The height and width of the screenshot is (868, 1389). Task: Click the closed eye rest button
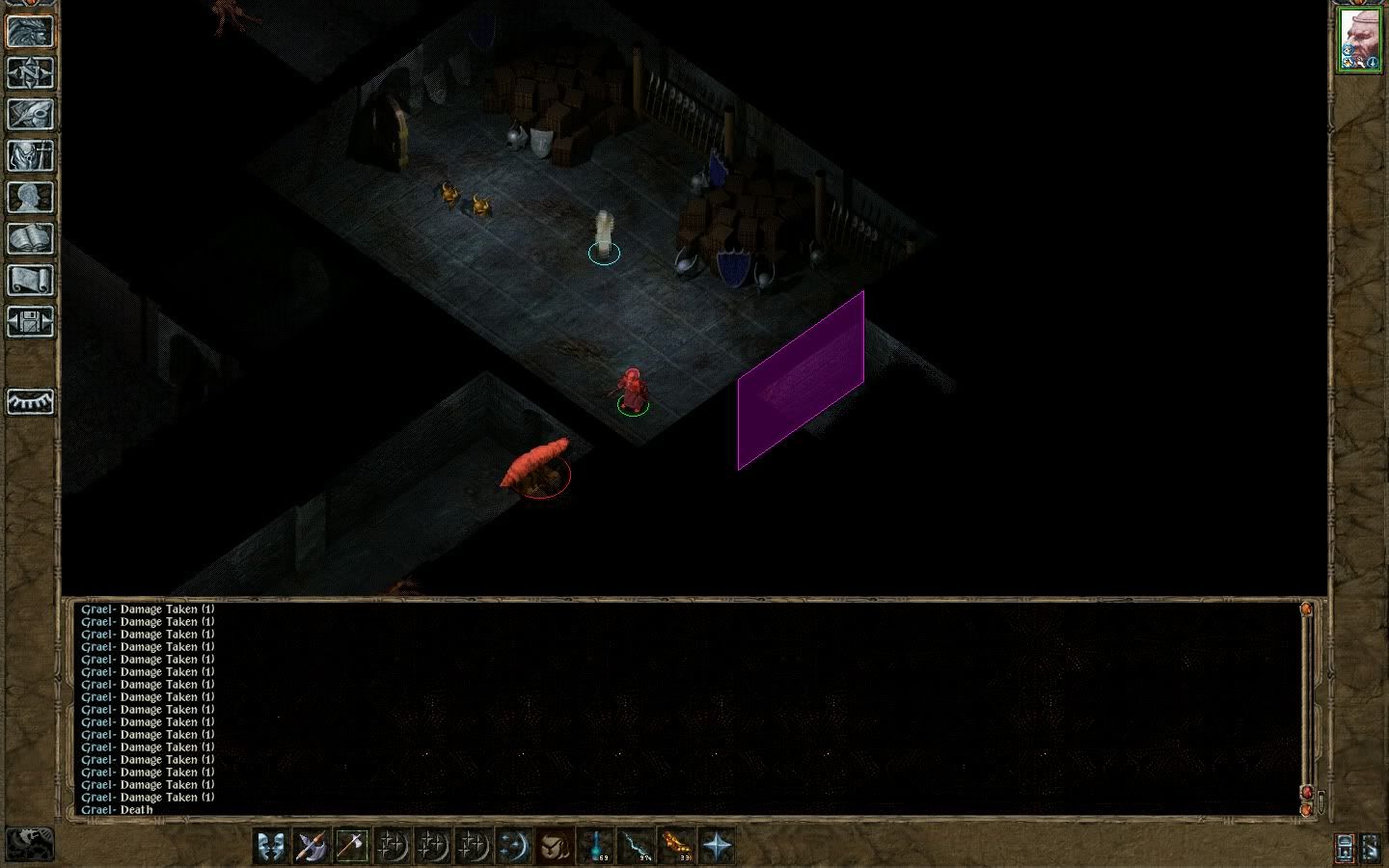click(x=30, y=401)
